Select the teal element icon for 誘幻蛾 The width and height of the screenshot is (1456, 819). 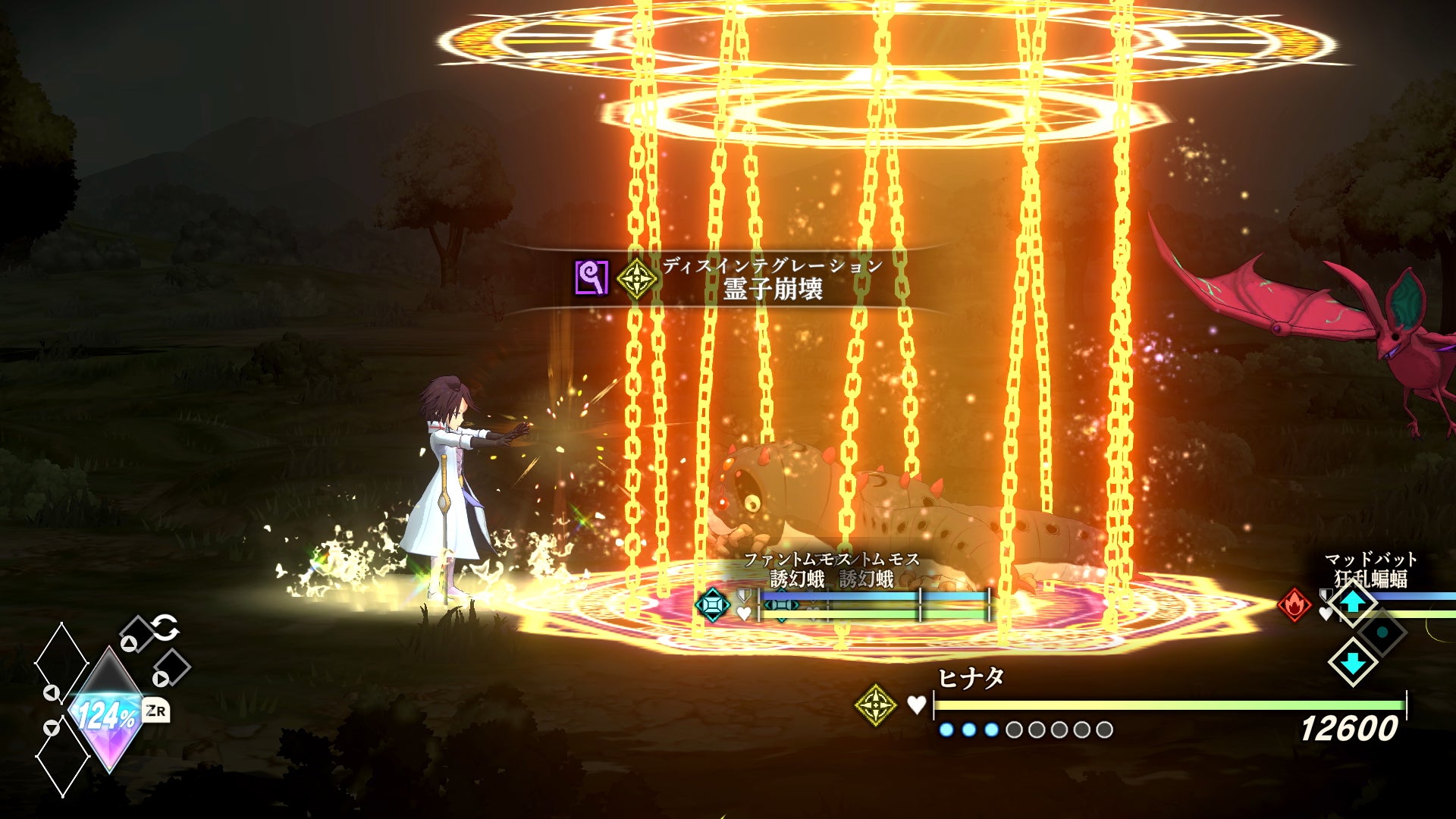click(x=713, y=605)
